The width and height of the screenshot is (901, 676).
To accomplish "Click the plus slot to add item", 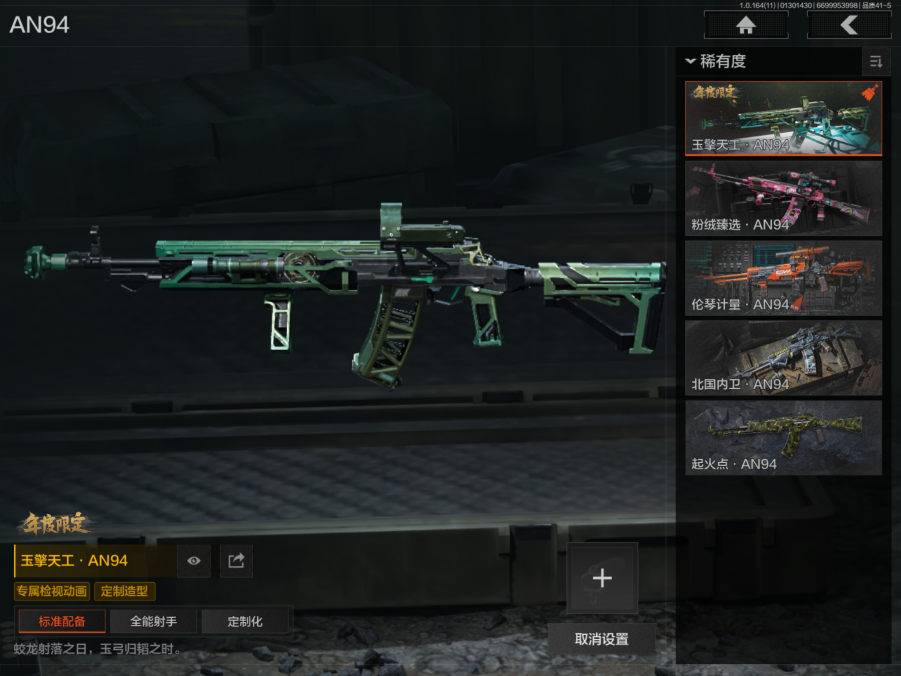I will [x=602, y=578].
